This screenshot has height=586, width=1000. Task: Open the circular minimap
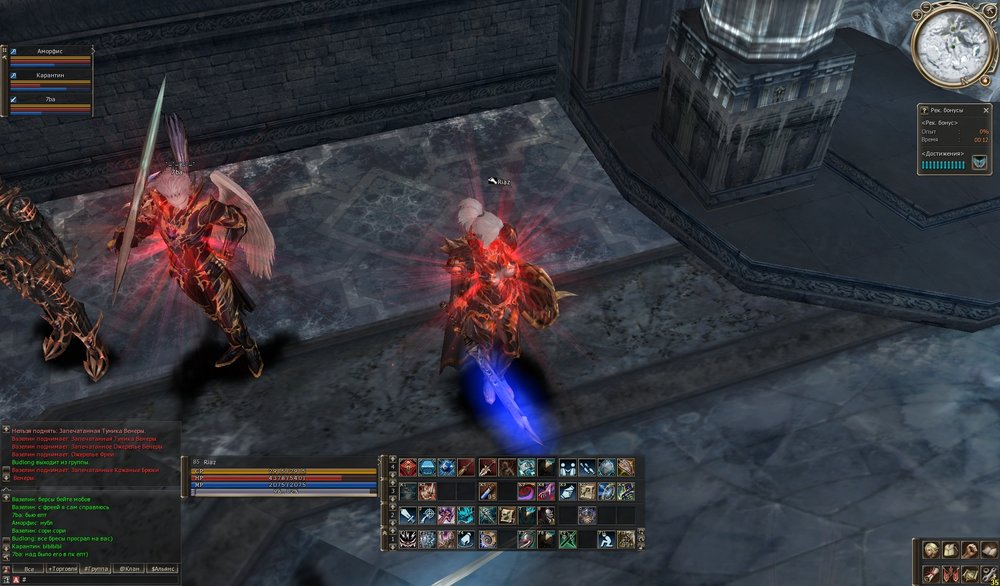click(x=952, y=44)
